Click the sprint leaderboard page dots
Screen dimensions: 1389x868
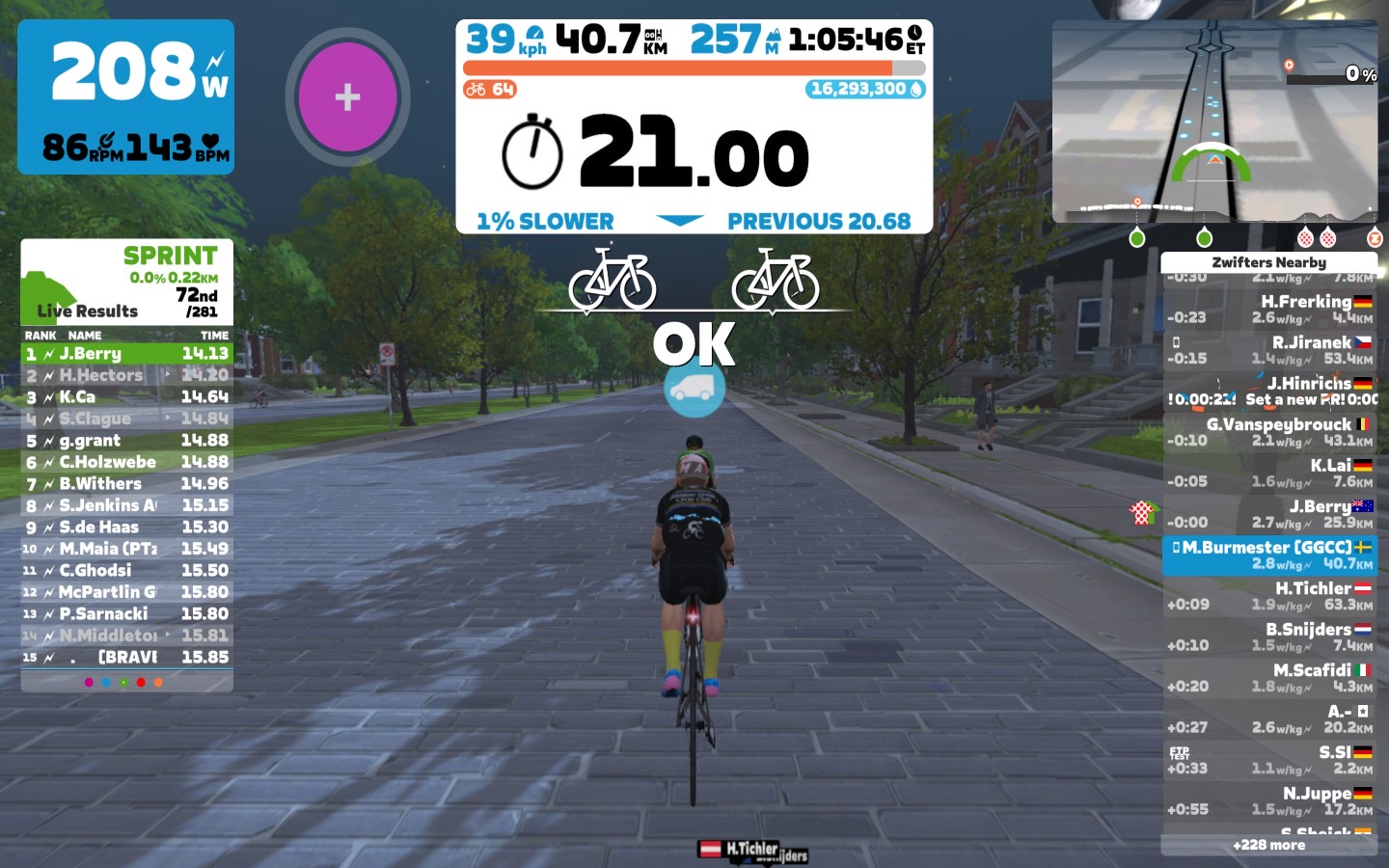pos(123,682)
